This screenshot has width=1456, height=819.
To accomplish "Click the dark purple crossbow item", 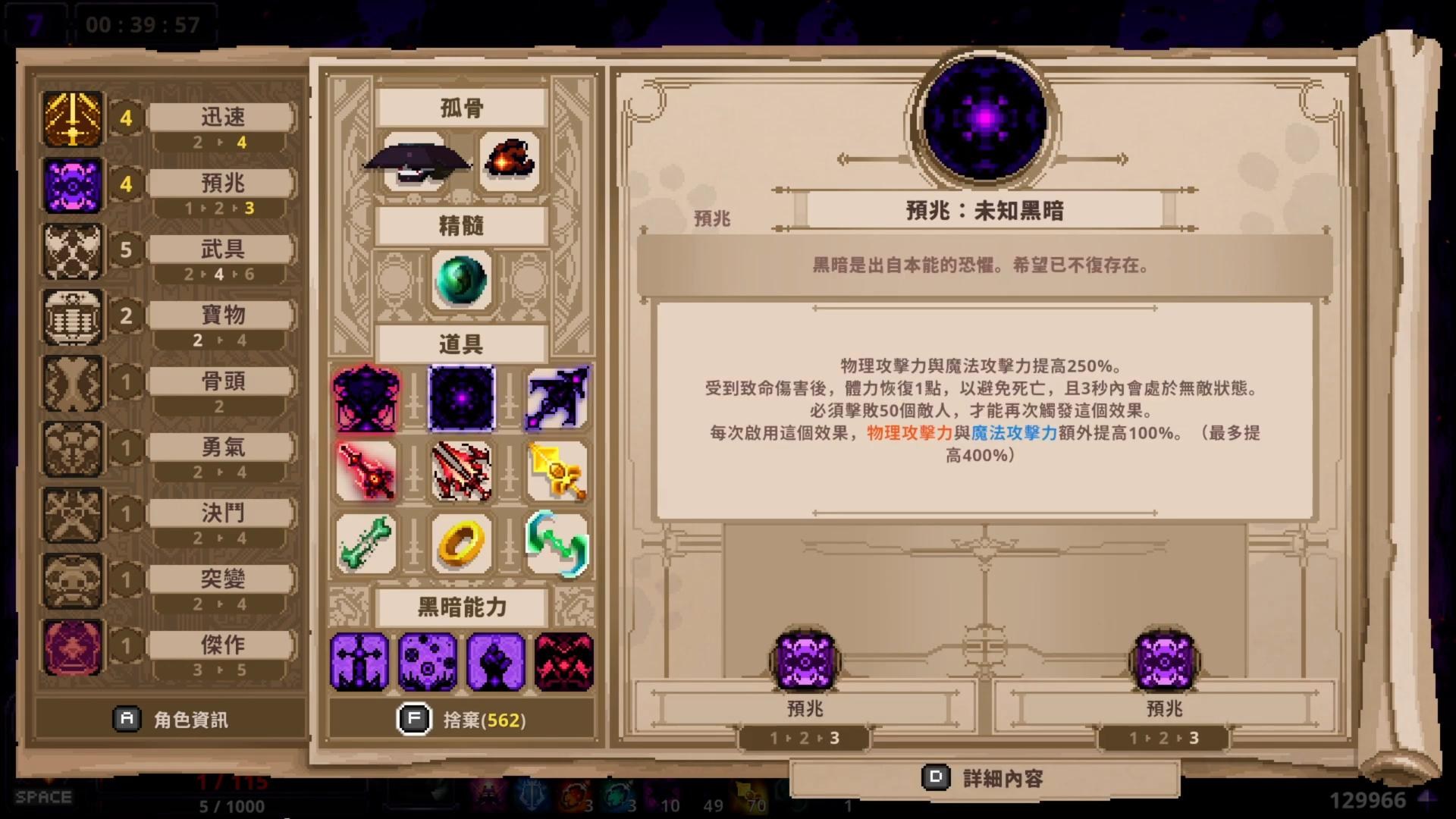I will point(556,397).
